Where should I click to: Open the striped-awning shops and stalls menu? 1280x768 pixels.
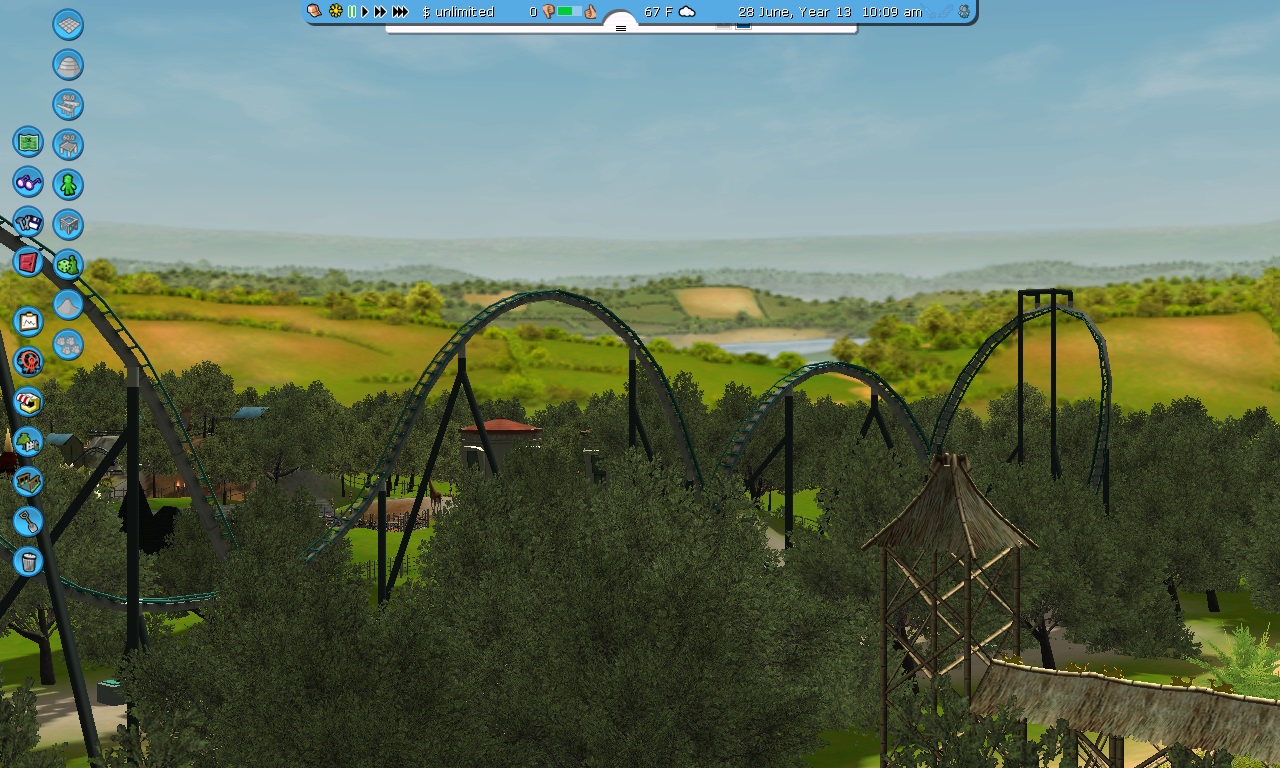pyautogui.click(x=28, y=402)
